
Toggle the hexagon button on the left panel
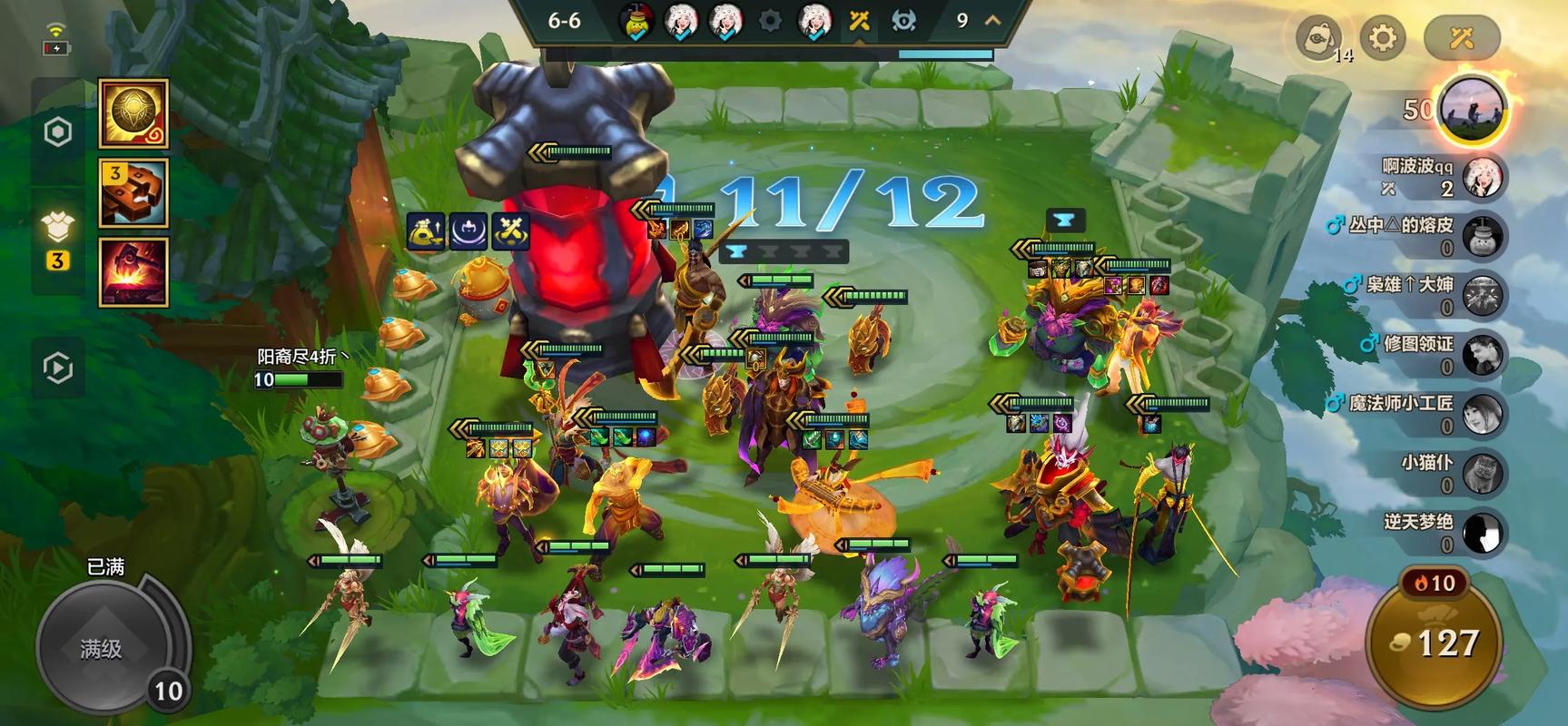pos(58,132)
